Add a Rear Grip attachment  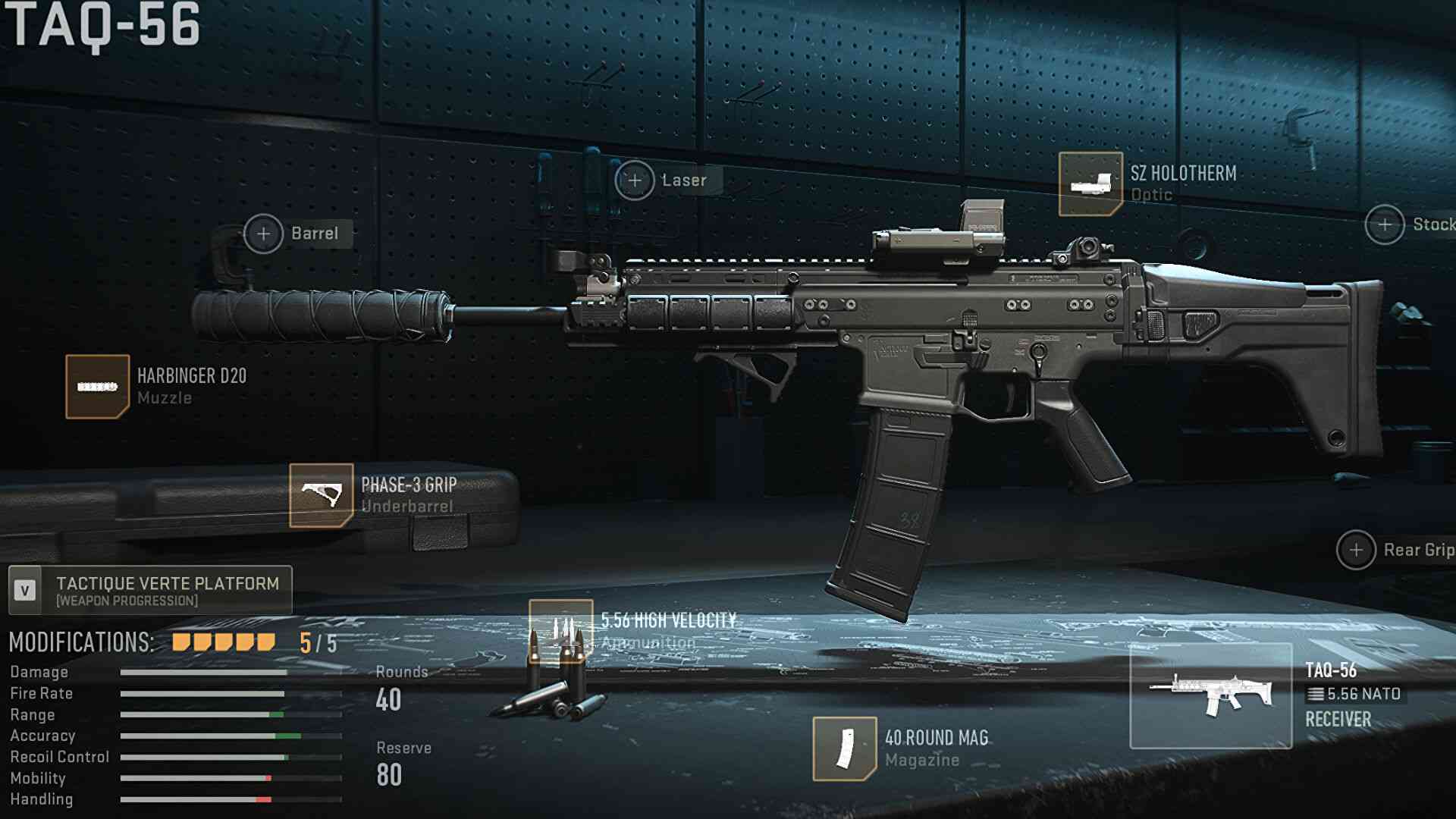1356,550
